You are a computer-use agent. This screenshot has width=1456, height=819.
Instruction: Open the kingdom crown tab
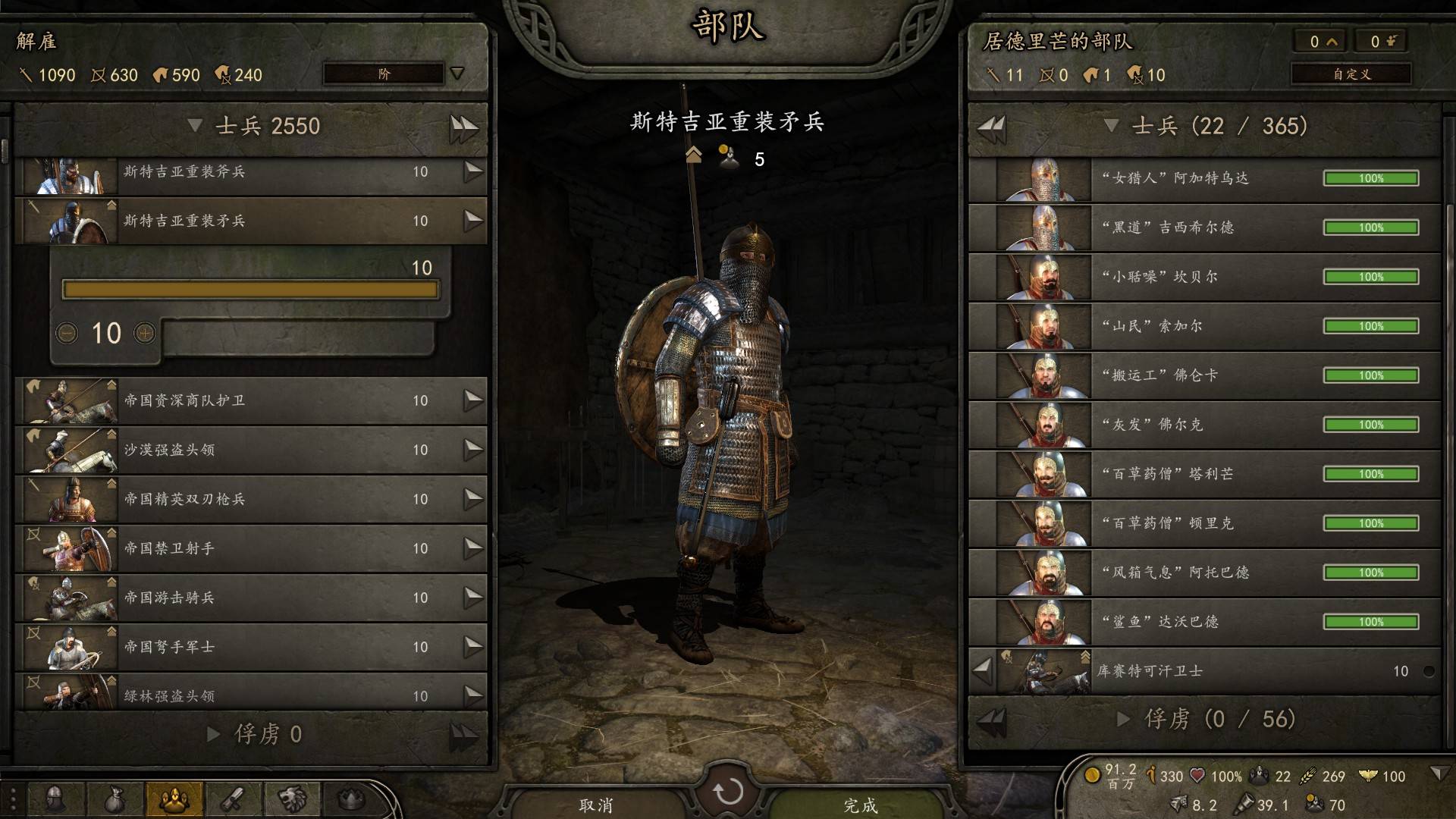351,799
